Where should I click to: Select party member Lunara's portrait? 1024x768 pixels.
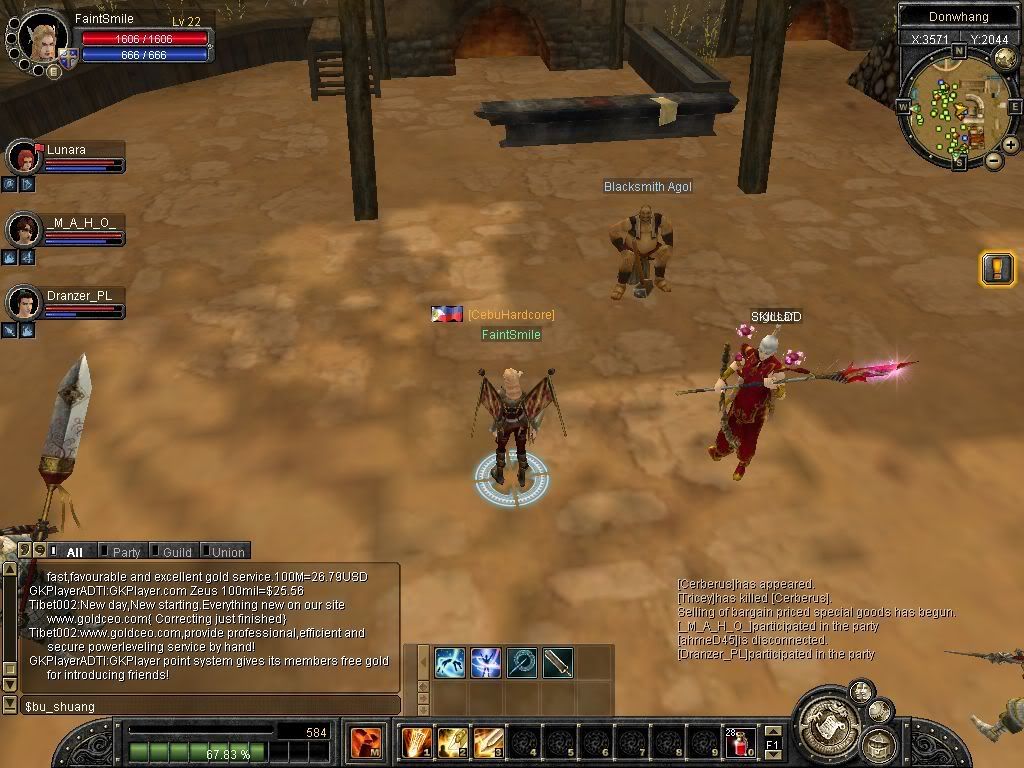pos(23,157)
